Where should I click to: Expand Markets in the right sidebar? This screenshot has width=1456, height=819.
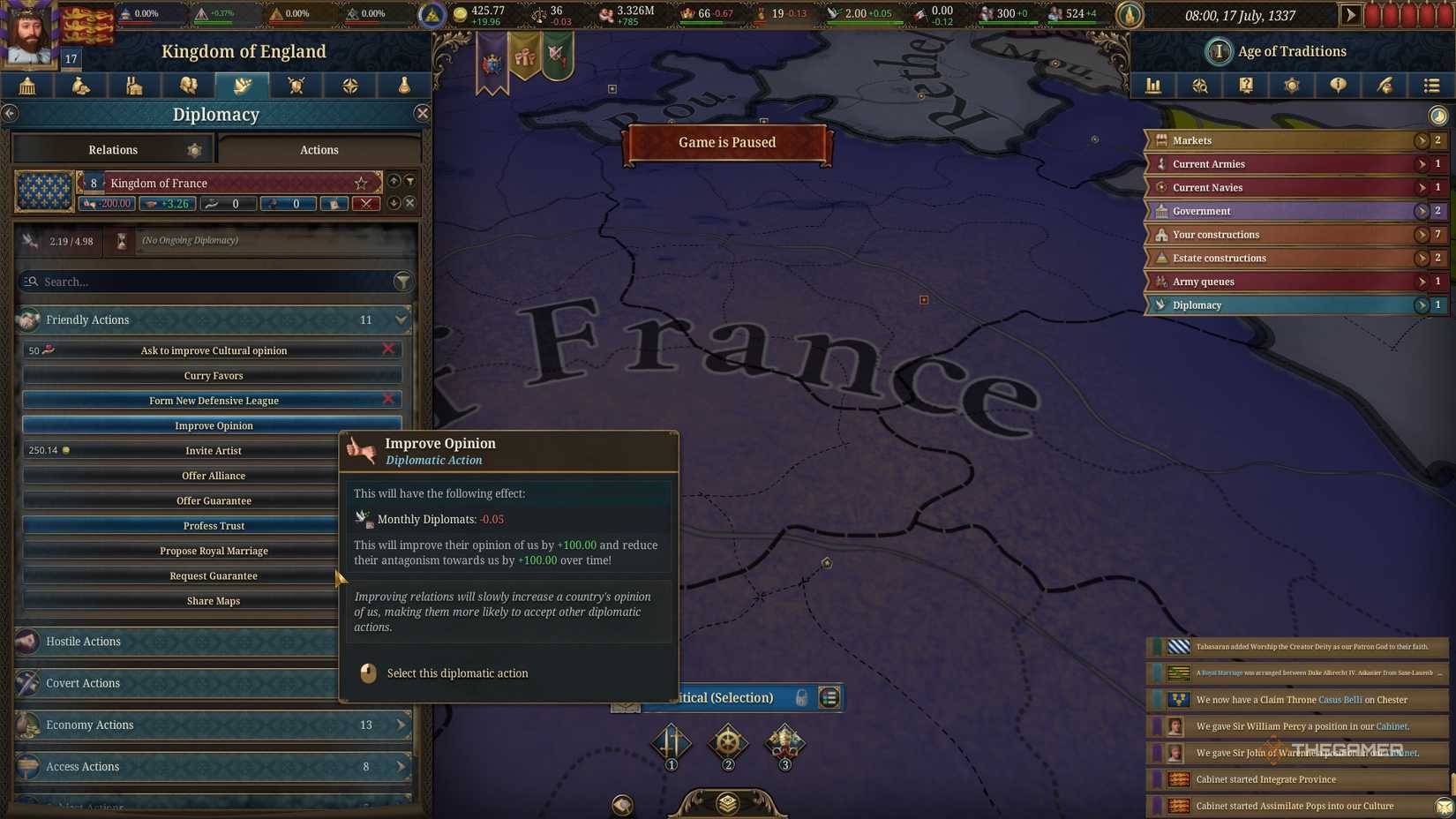pos(1422,139)
